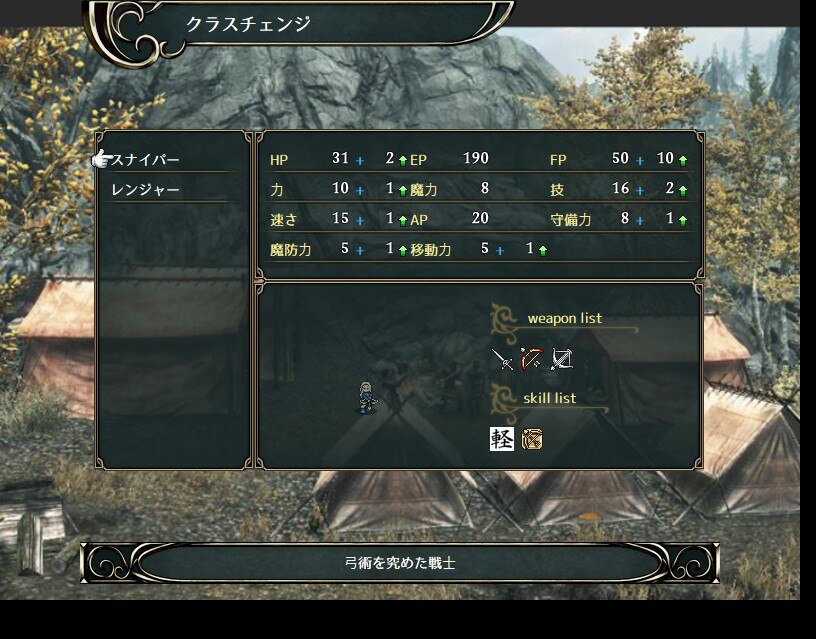
Task: Click the sword weapon icon
Action: [503, 359]
